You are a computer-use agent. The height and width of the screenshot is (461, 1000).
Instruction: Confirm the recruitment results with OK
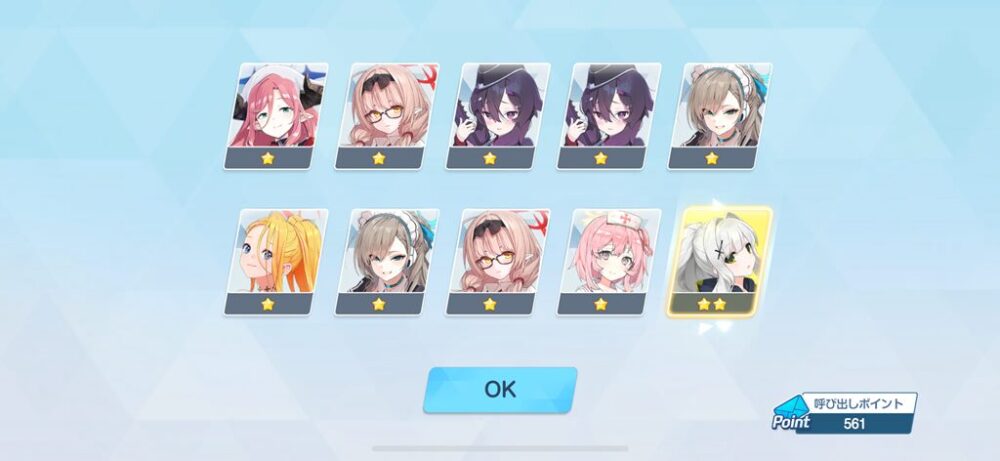pos(500,389)
